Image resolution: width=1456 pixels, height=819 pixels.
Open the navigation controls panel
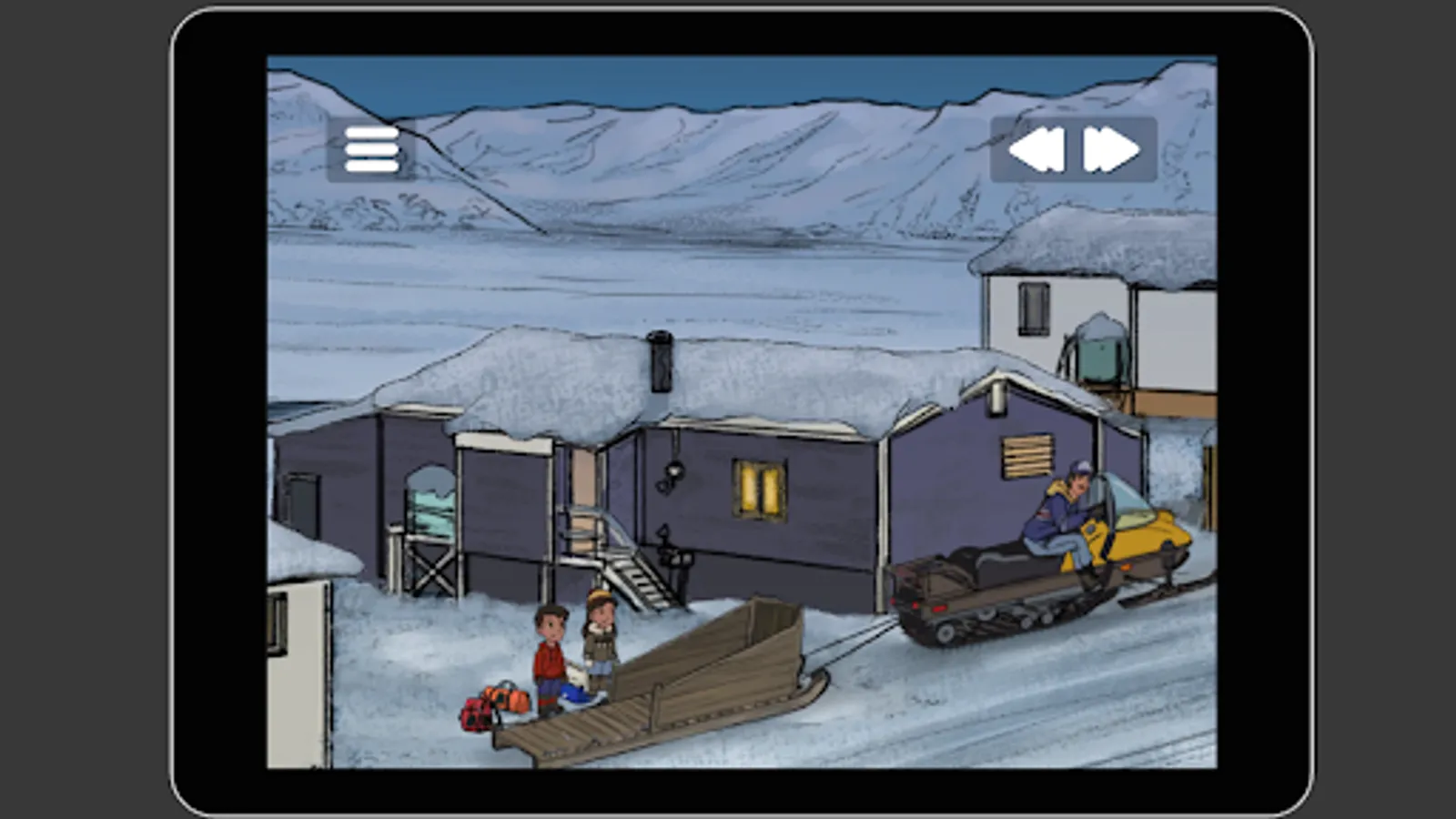pos(1074,148)
